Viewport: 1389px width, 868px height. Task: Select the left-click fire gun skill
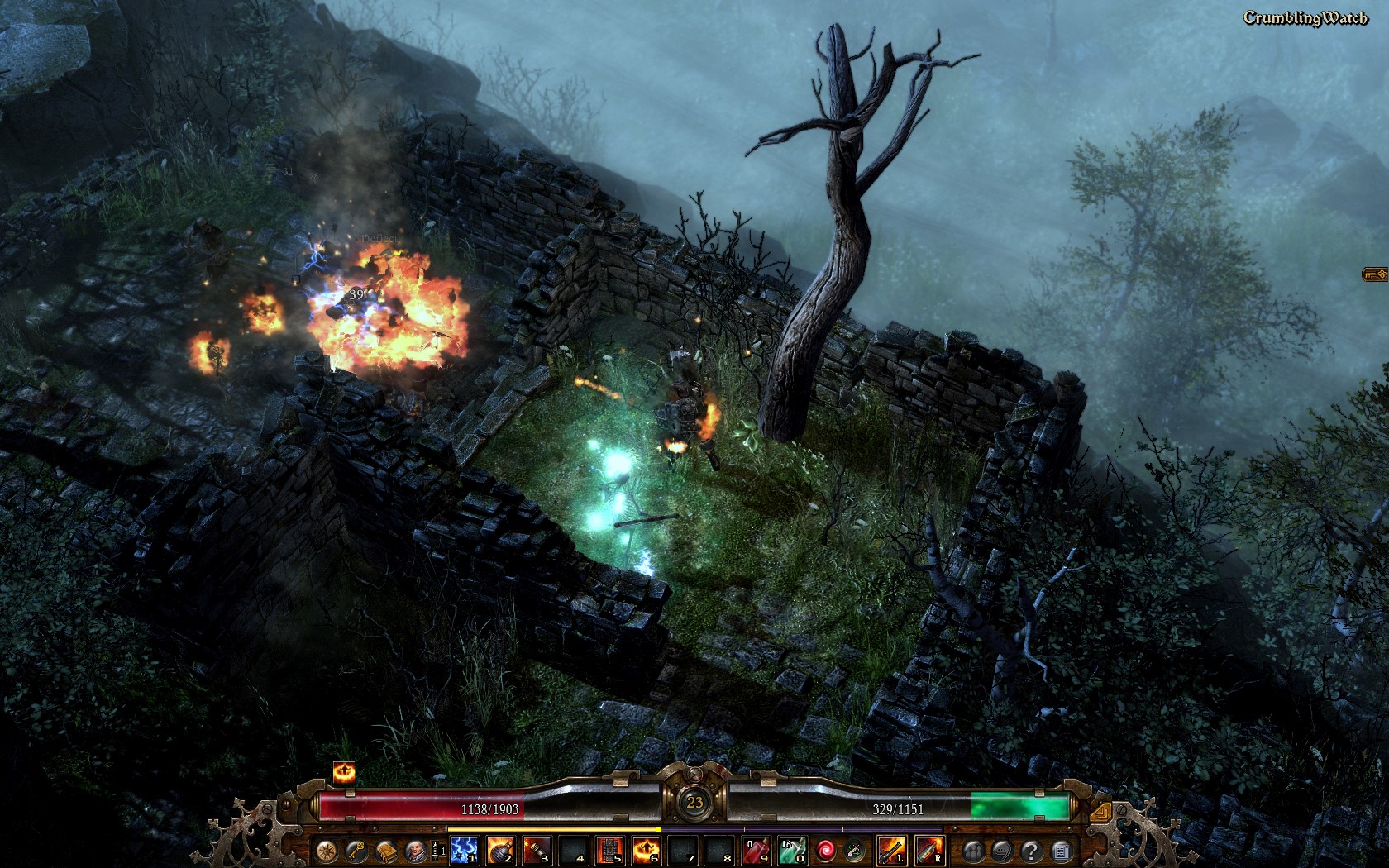[891, 850]
